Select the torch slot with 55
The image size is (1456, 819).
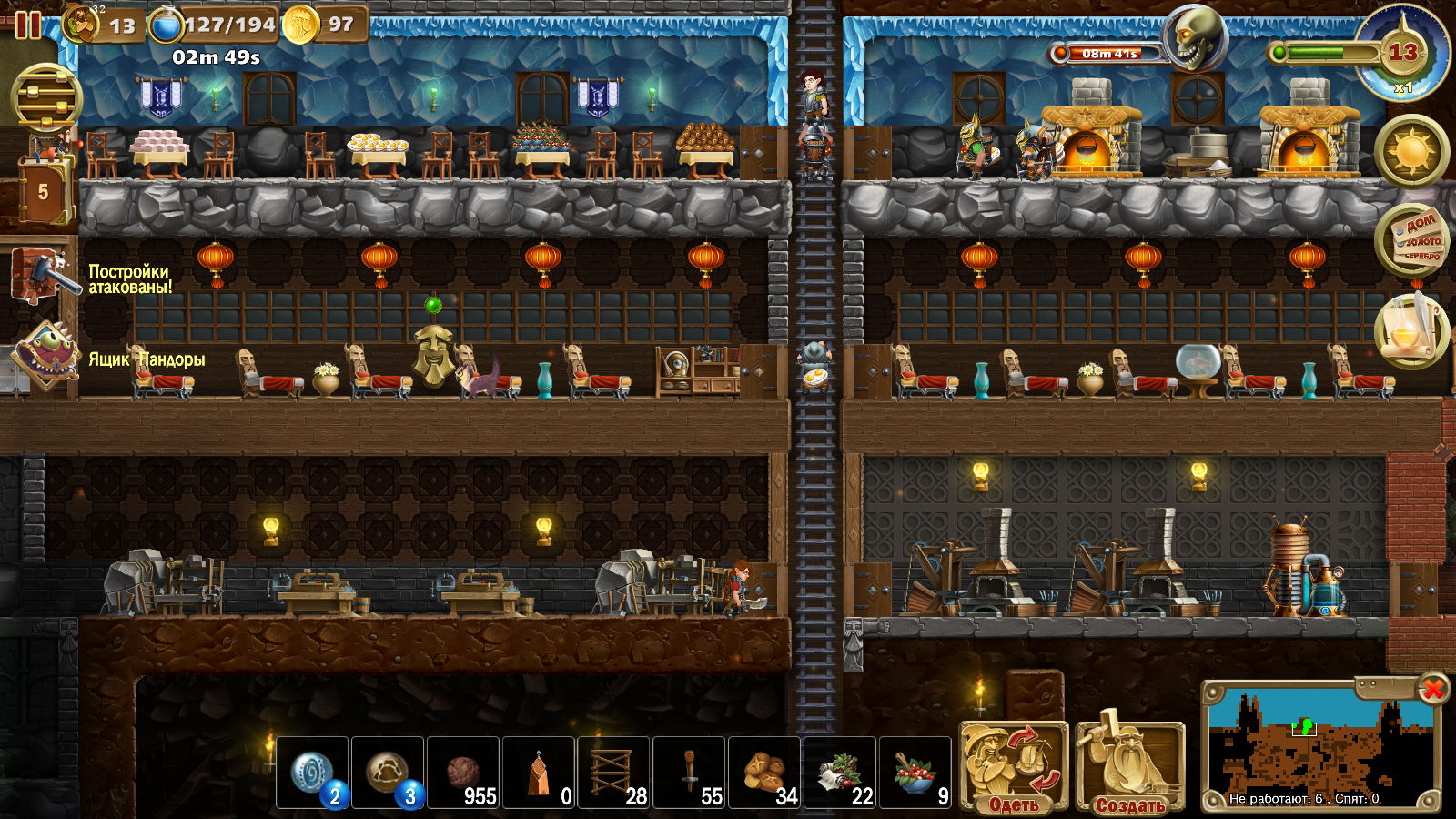(x=690, y=773)
